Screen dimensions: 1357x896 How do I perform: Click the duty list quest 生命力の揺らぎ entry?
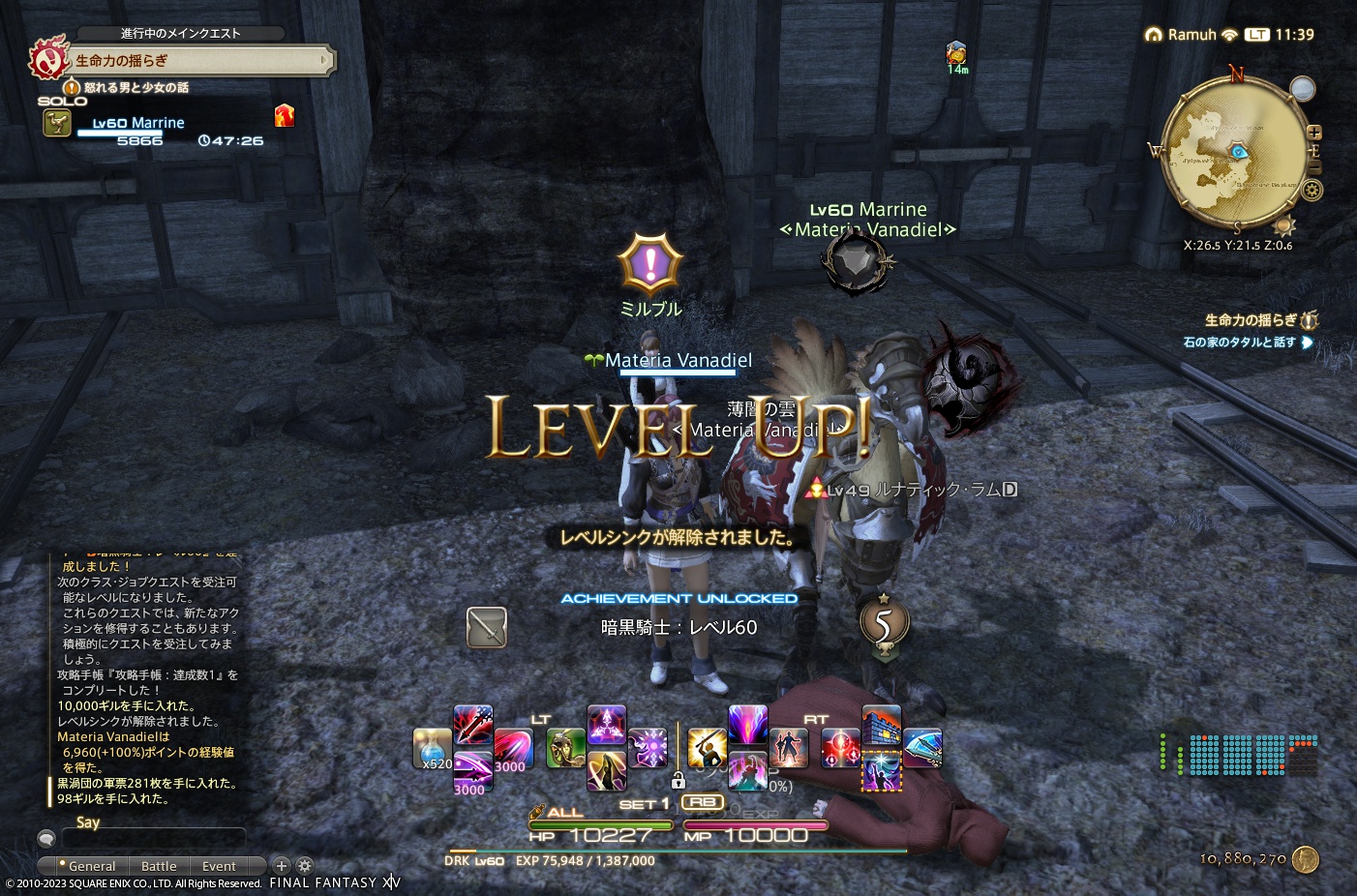pyautogui.click(x=1251, y=320)
